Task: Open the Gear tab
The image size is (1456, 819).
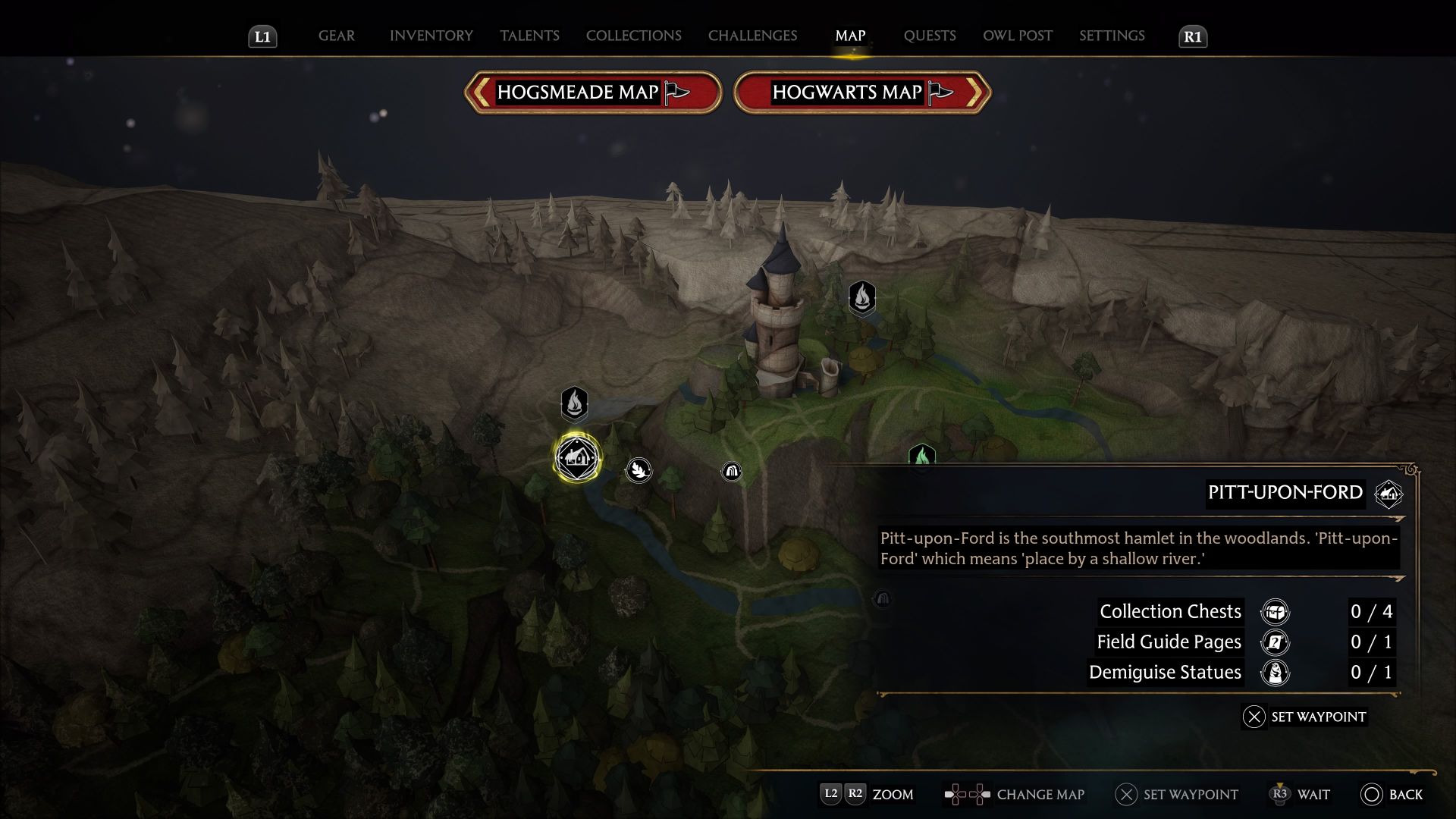Action: [x=336, y=36]
